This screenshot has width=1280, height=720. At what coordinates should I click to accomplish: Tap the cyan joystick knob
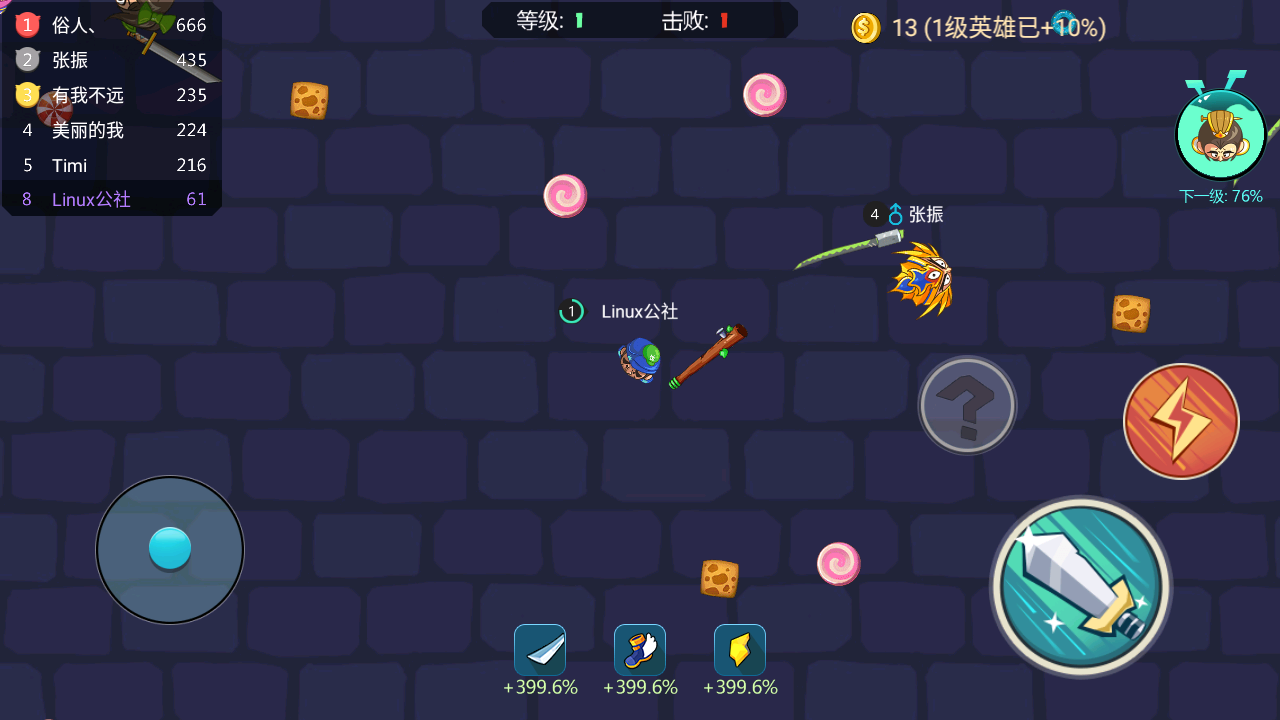coord(170,549)
